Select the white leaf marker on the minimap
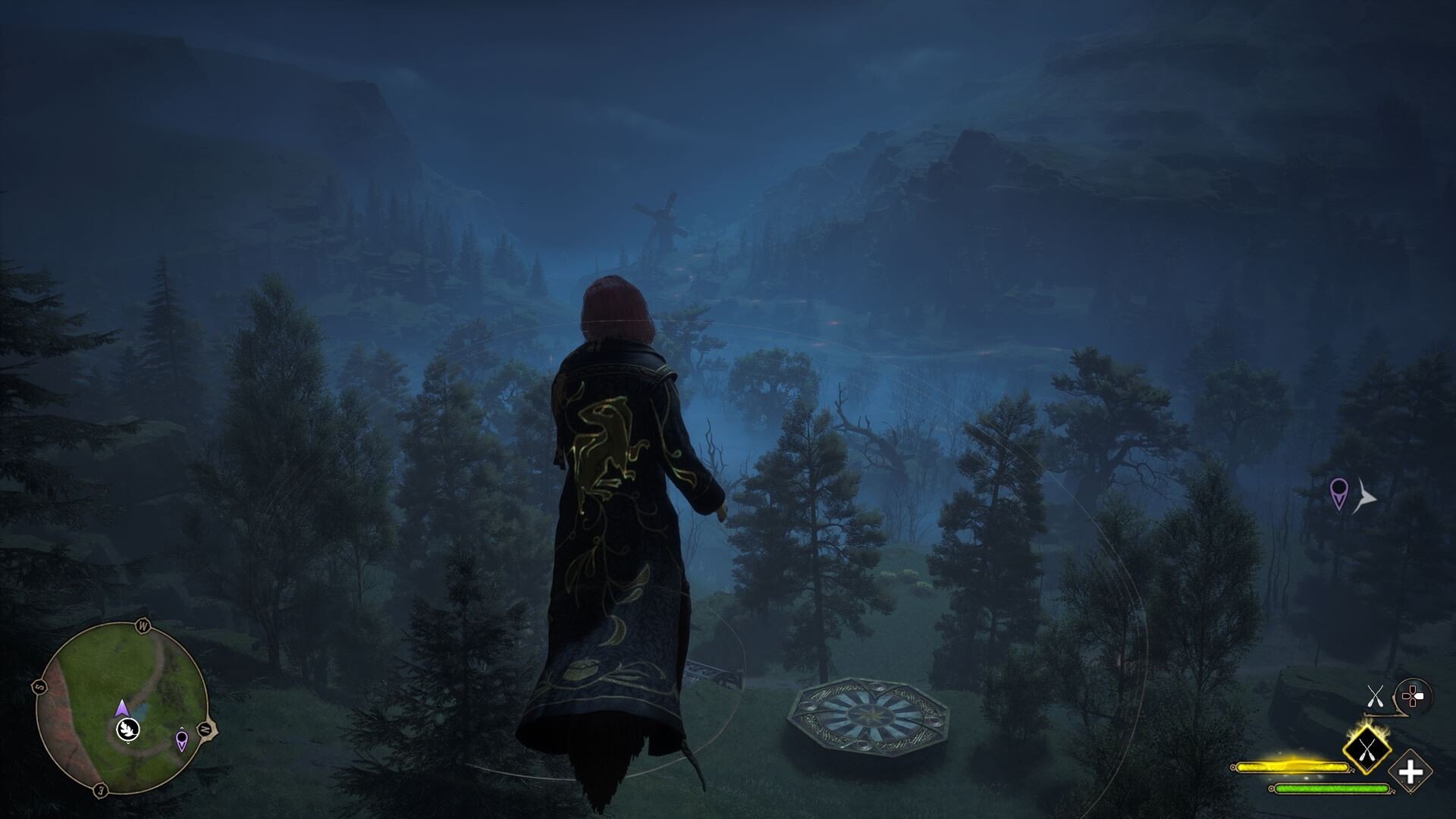 coord(128,730)
